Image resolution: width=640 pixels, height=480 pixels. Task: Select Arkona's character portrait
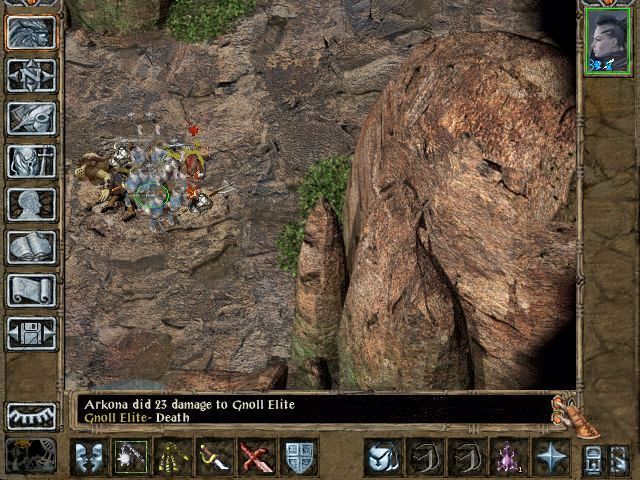click(x=608, y=42)
